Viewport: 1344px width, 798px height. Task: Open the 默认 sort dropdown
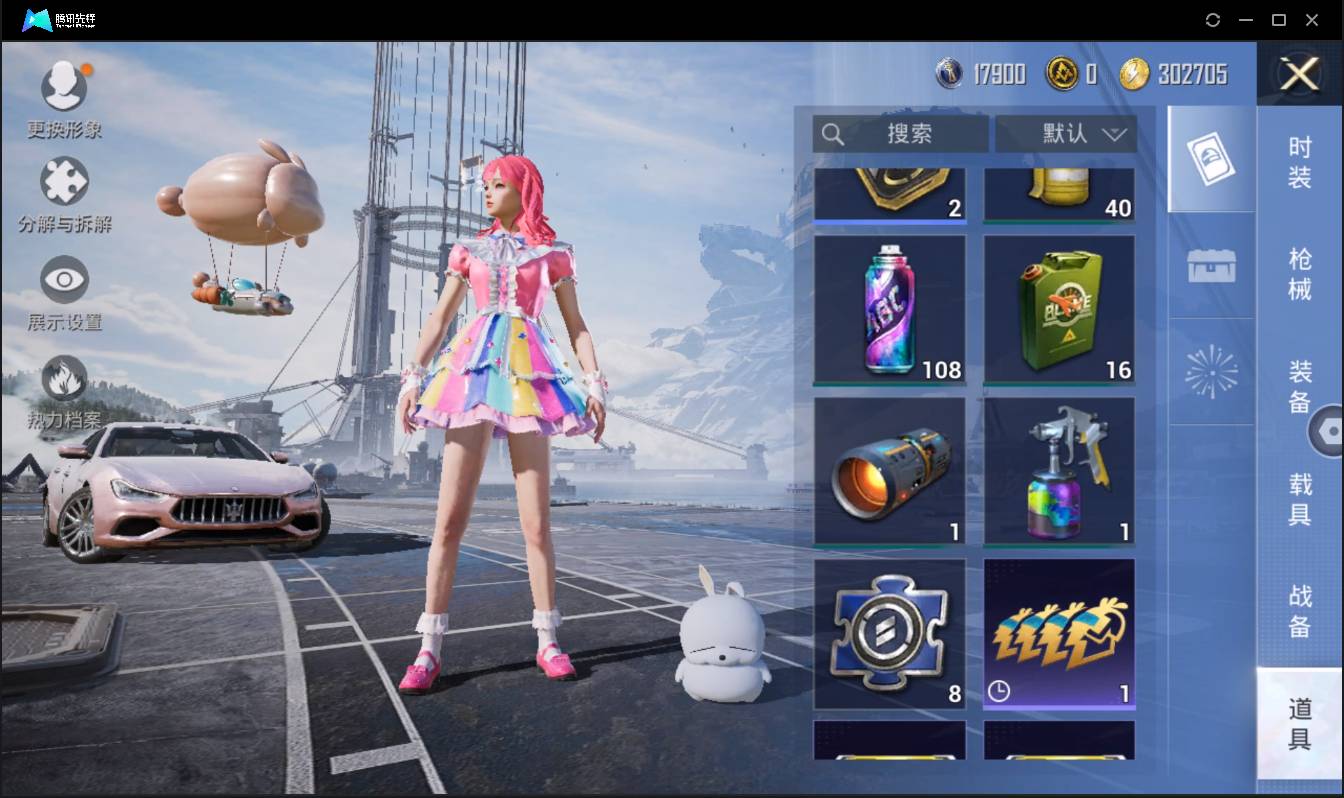pos(1066,134)
